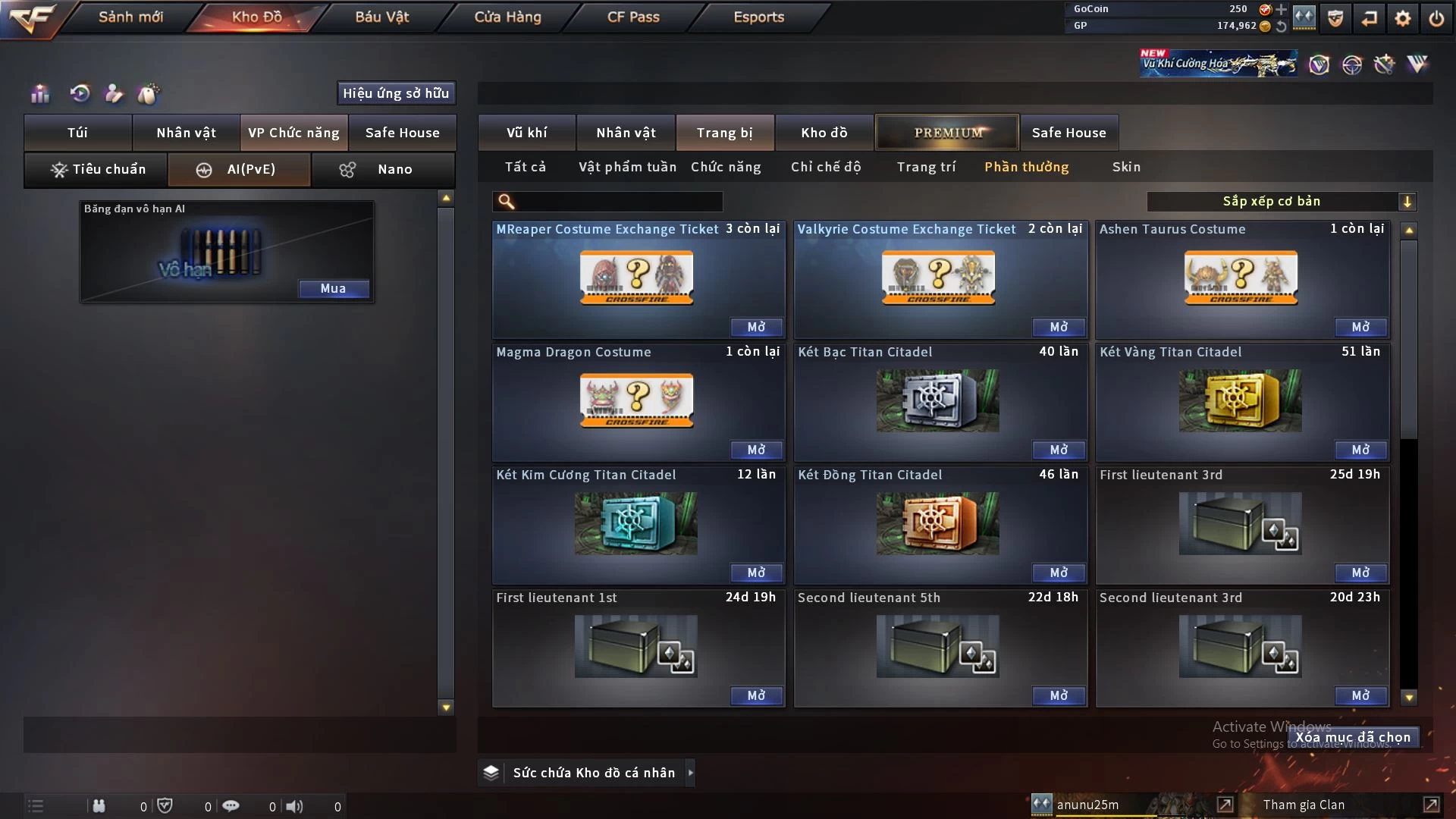Switch to the Esports menu
This screenshot has width=1456, height=819.
pos(758,17)
